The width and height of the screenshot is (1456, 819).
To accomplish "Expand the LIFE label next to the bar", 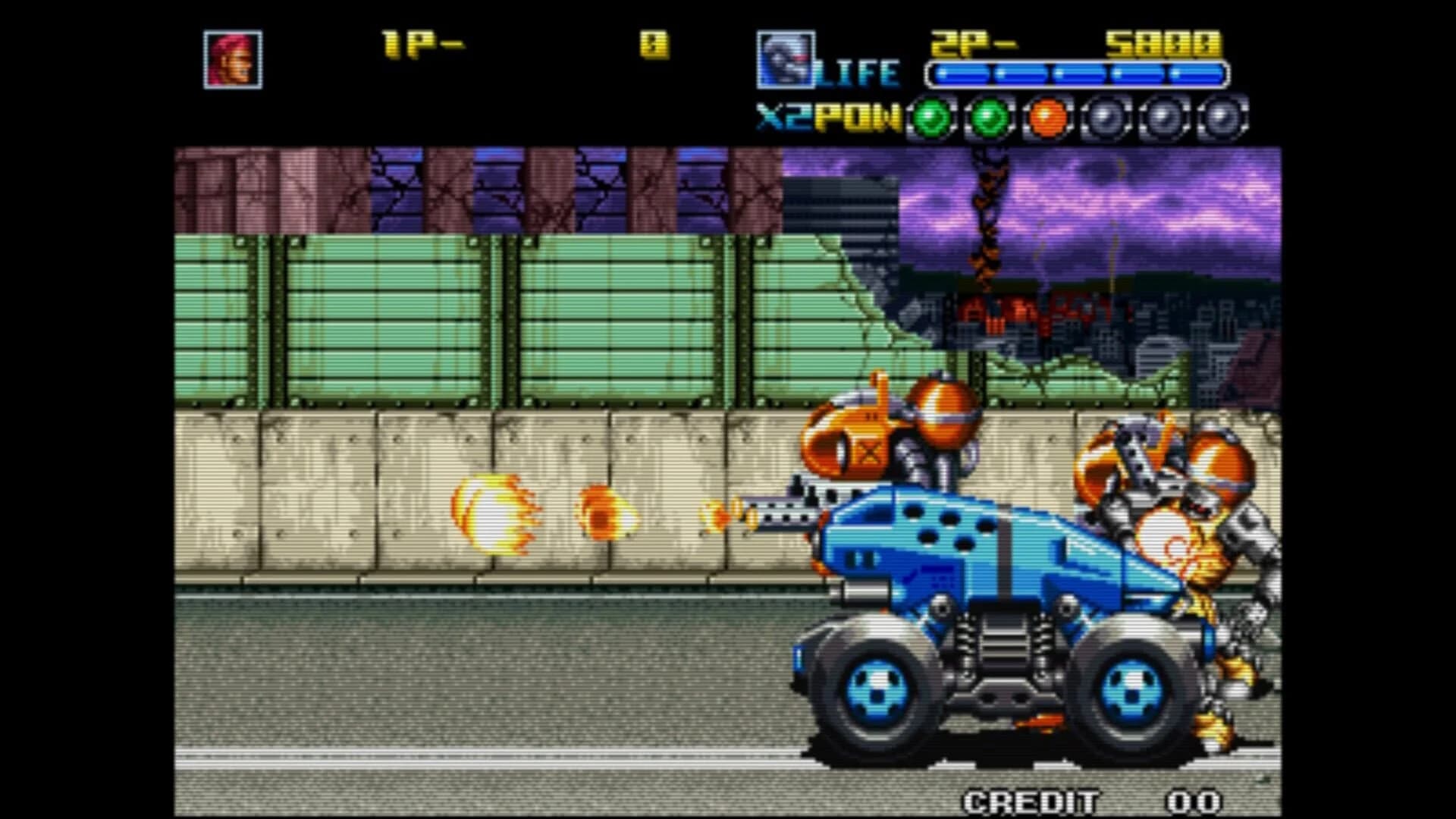I will tap(857, 72).
